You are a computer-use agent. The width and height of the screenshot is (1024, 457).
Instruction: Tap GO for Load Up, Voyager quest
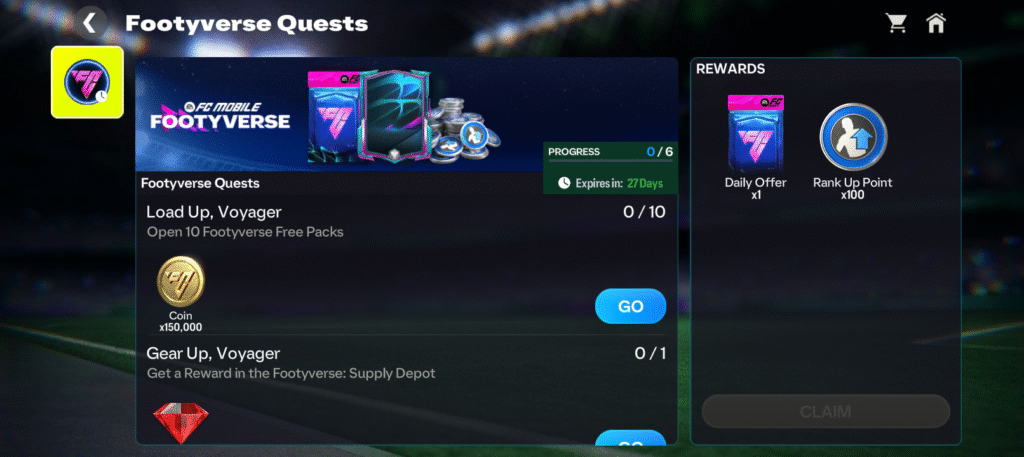(630, 306)
